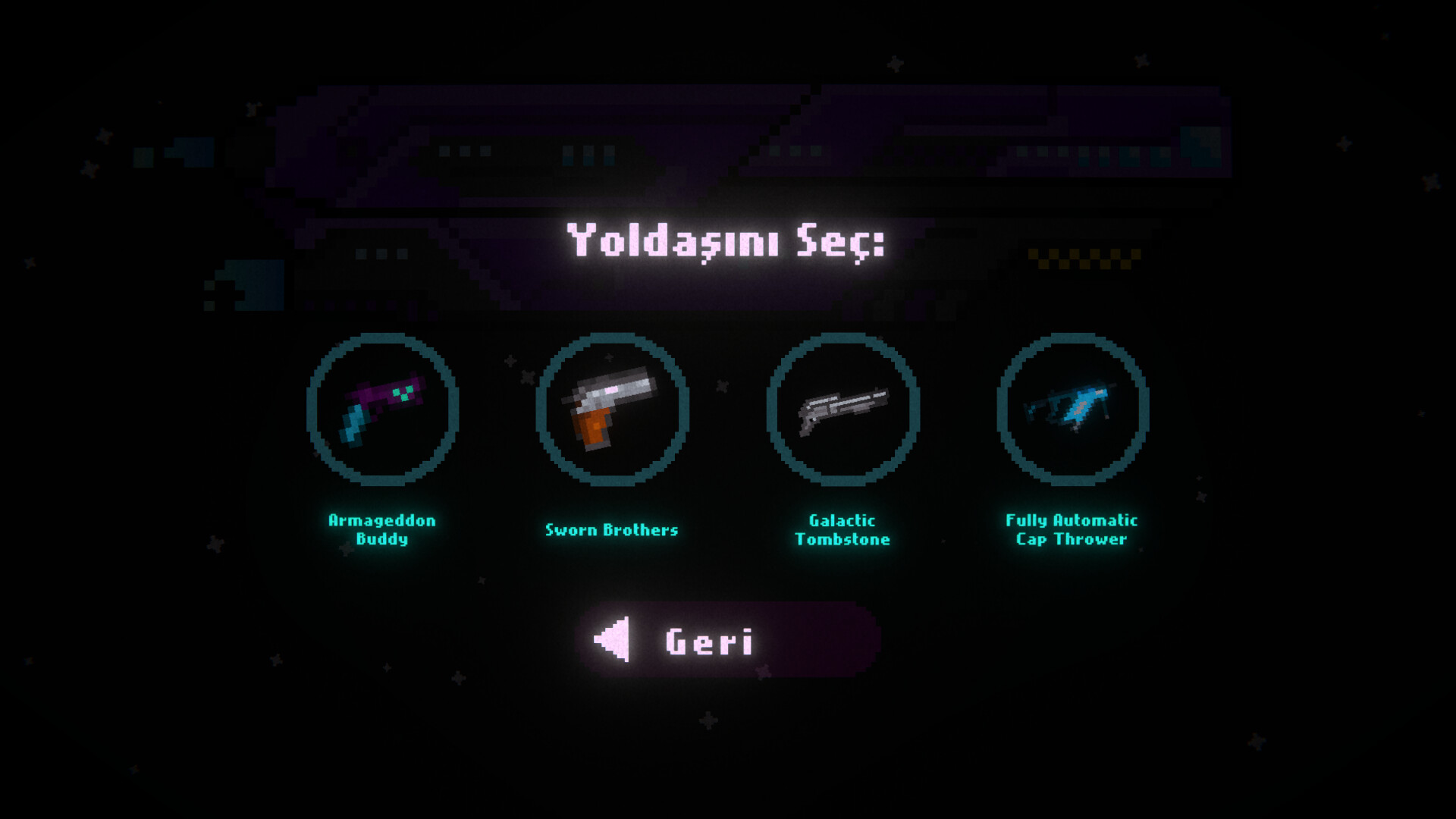
Task: Click the Fully Automatic Cap Thrower label
Action: click(1072, 530)
